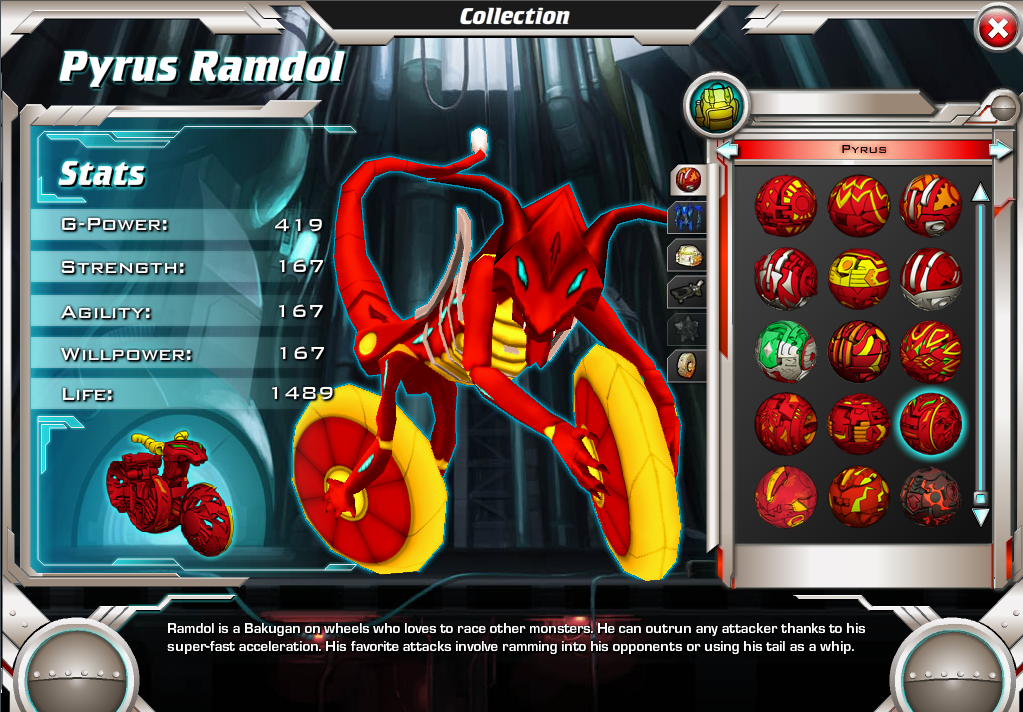Viewport: 1023px width, 712px height.
Task: Pick the dark lava-cracked Bakugan ball
Action: (x=931, y=497)
